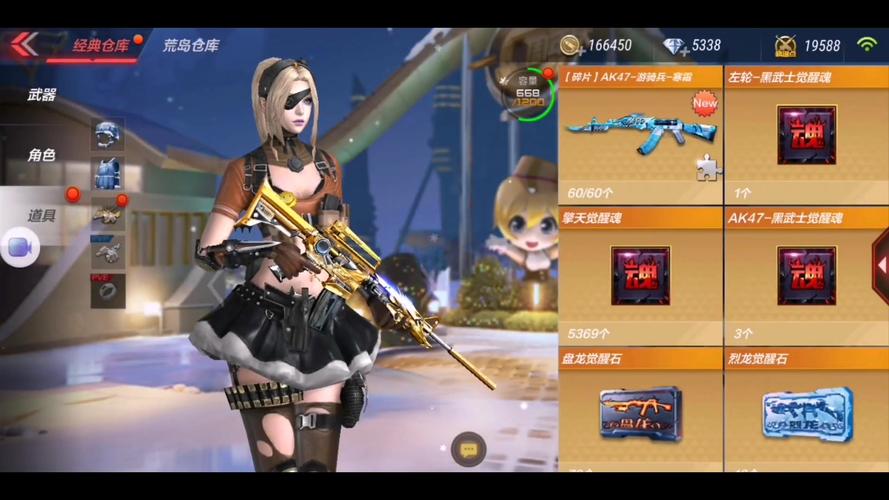Image resolution: width=889 pixels, height=500 pixels.
Task: Select the 烈龙觉醒石 item
Action: pos(806,410)
